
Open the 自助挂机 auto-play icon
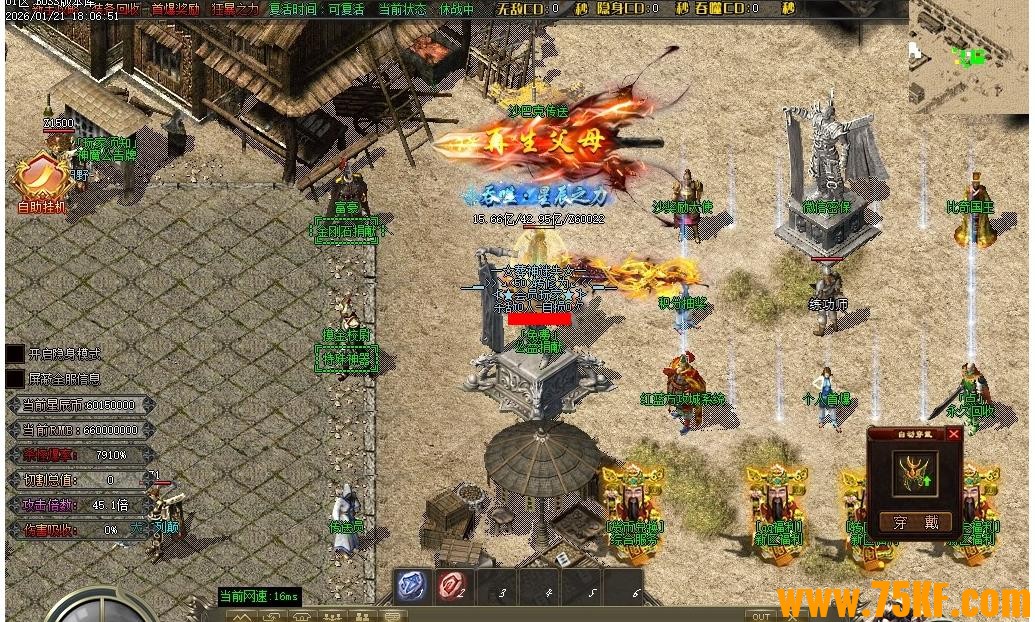pyautogui.click(x=40, y=180)
